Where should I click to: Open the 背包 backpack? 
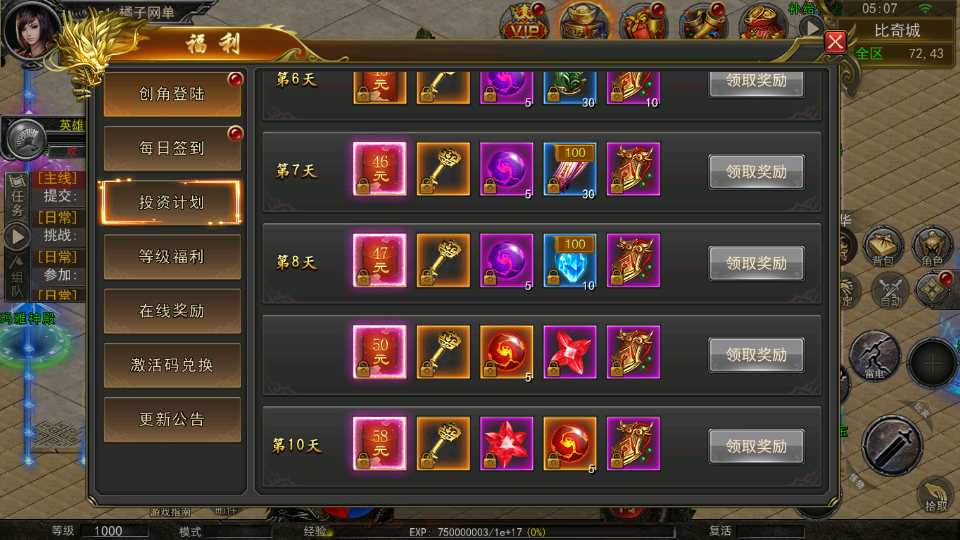(x=883, y=247)
